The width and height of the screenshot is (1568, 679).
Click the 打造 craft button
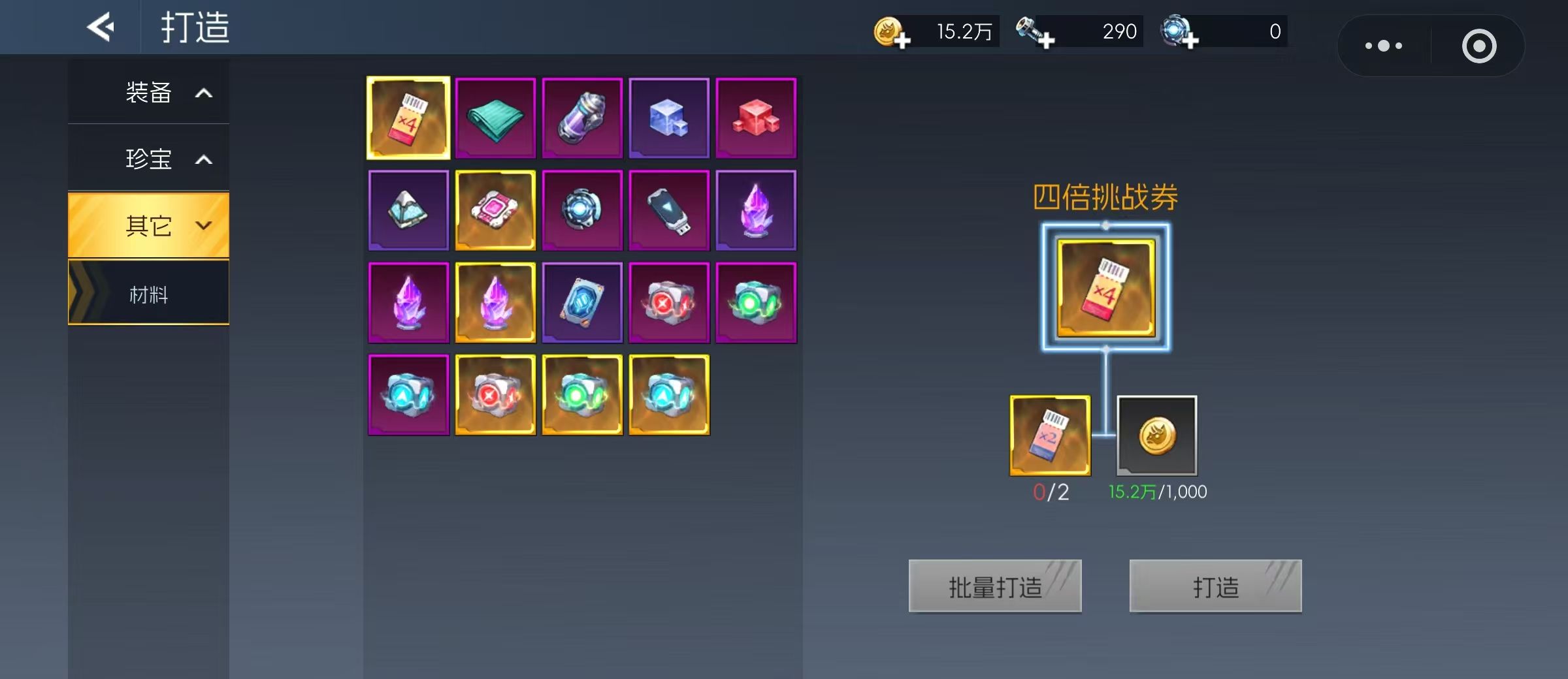pyautogui.click(x=1215, y=586)
